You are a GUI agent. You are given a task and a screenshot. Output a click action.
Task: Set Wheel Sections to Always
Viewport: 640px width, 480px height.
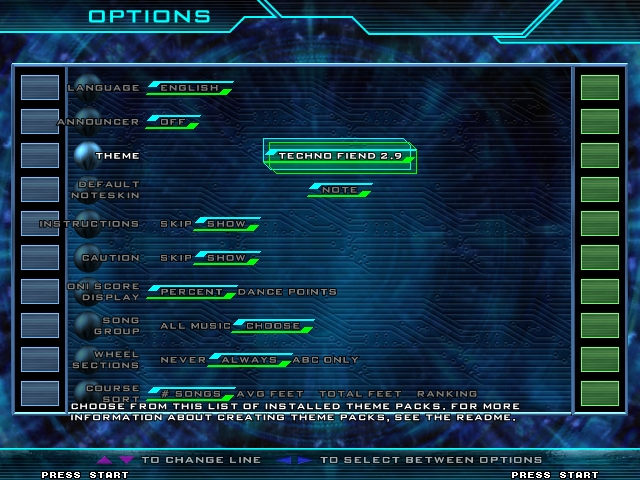point(248,360)
